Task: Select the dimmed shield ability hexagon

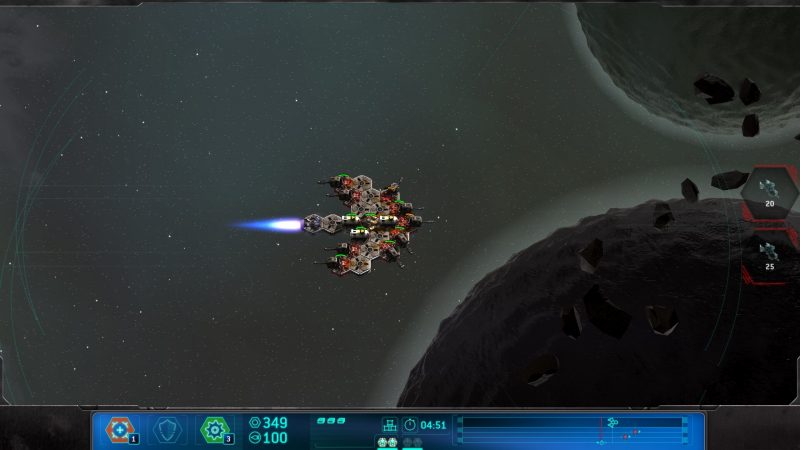Action: click(168, 429)
